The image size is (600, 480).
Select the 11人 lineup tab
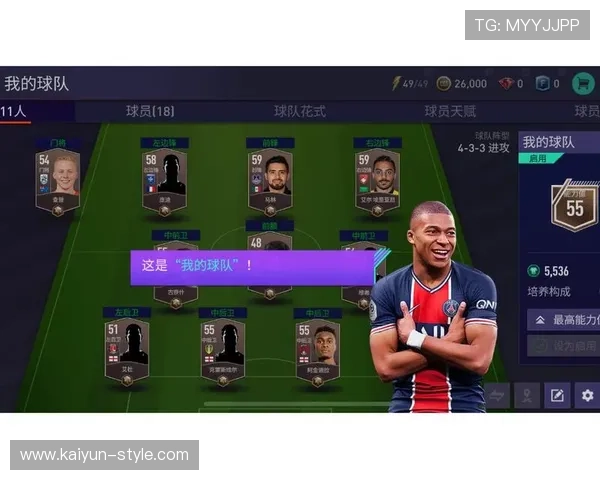coord(14,111)
